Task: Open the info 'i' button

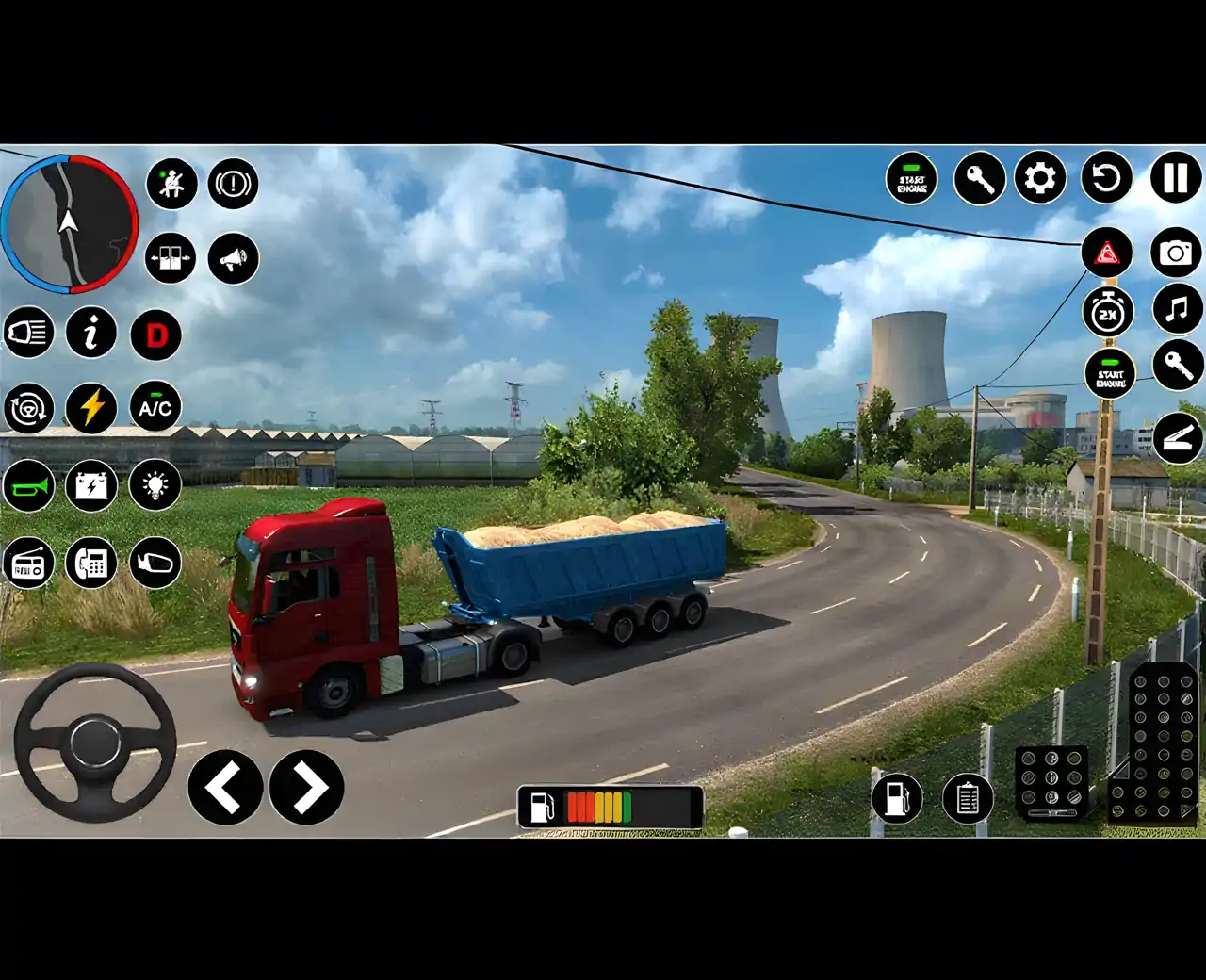Action: (x=91, y=333)
